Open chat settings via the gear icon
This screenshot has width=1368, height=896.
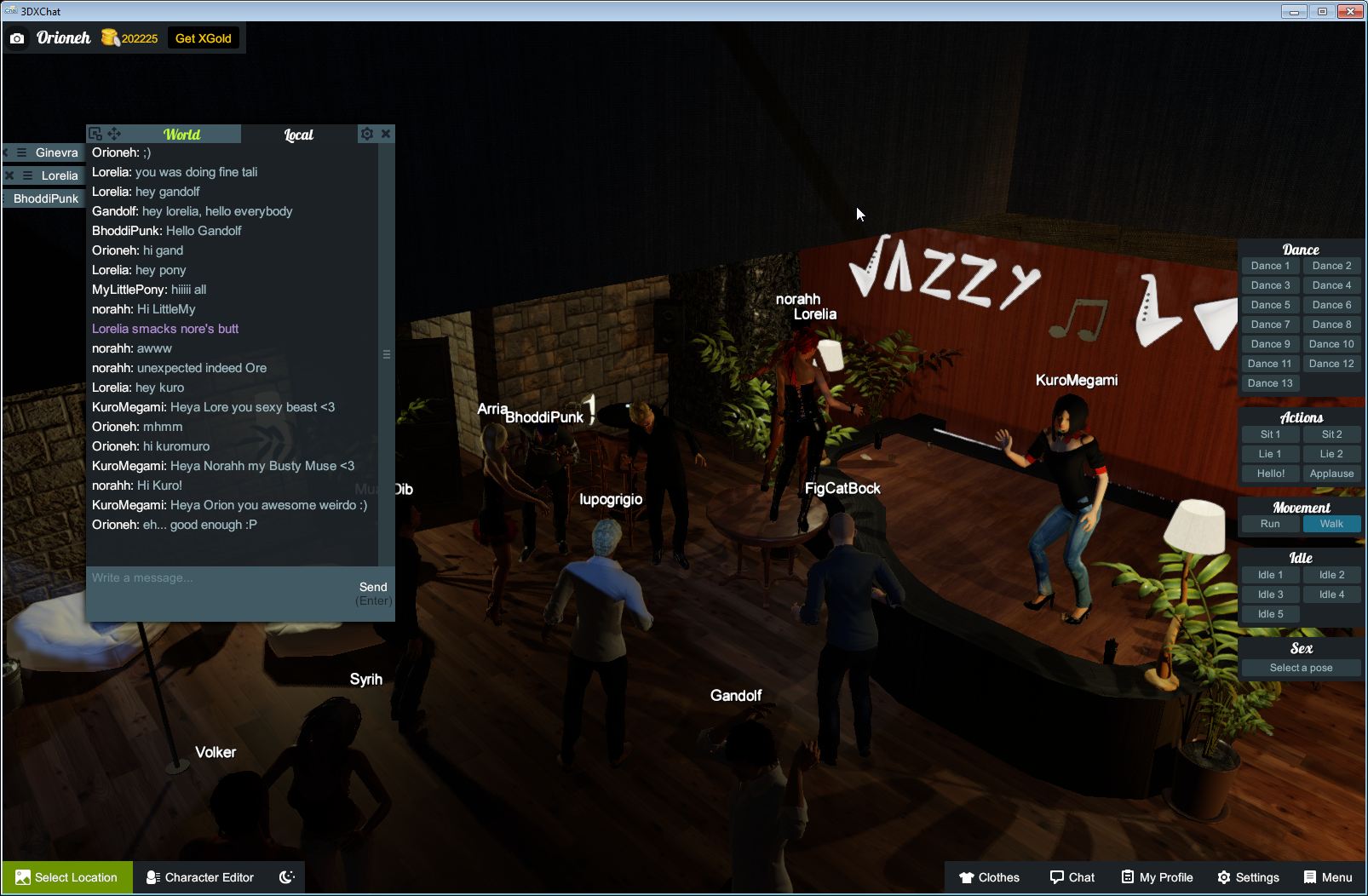point(366,134)
